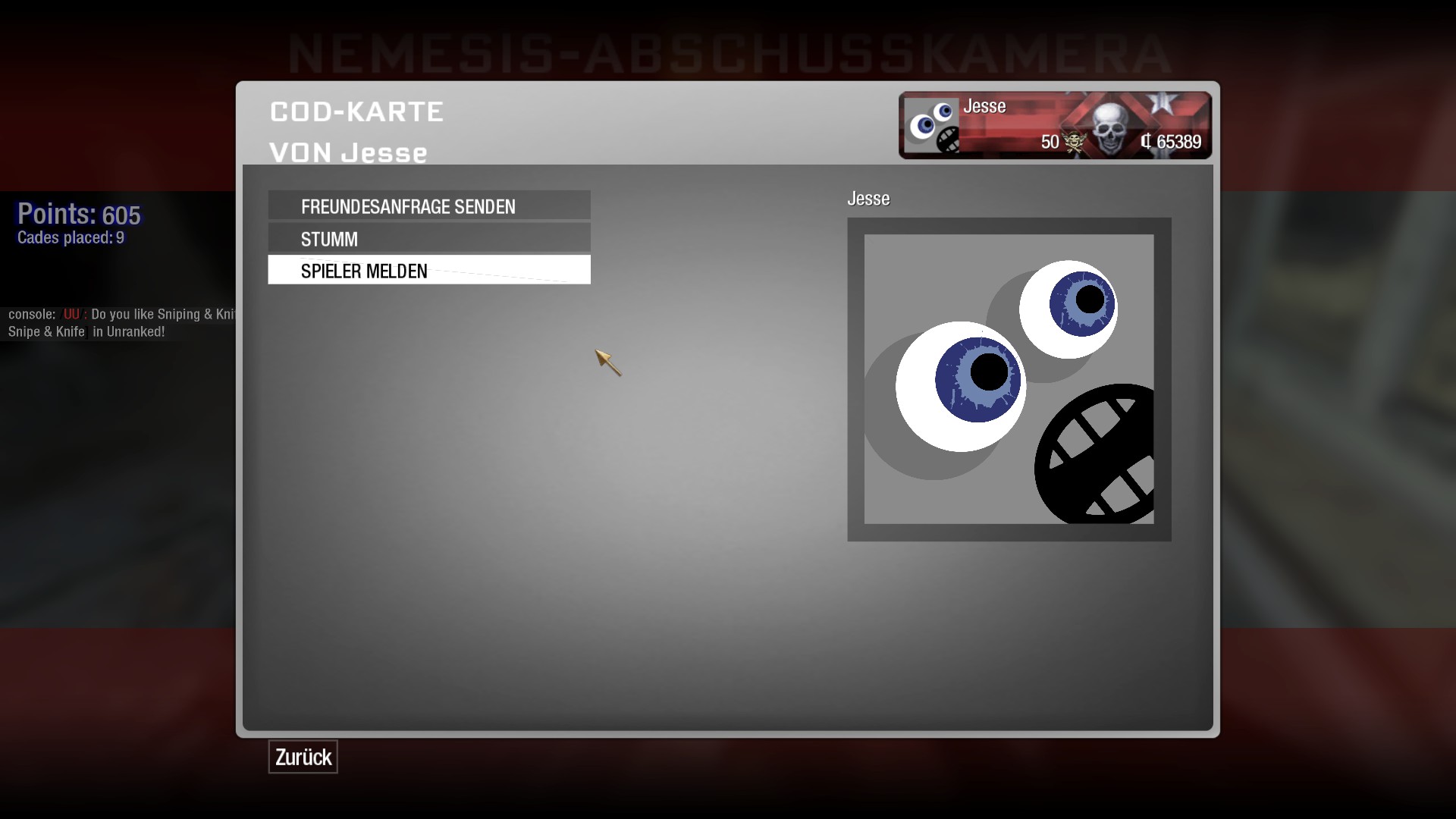The height and width of the screenshot is (819, 1456).
Task: Go back with the Zurück button
Action: 303,757
